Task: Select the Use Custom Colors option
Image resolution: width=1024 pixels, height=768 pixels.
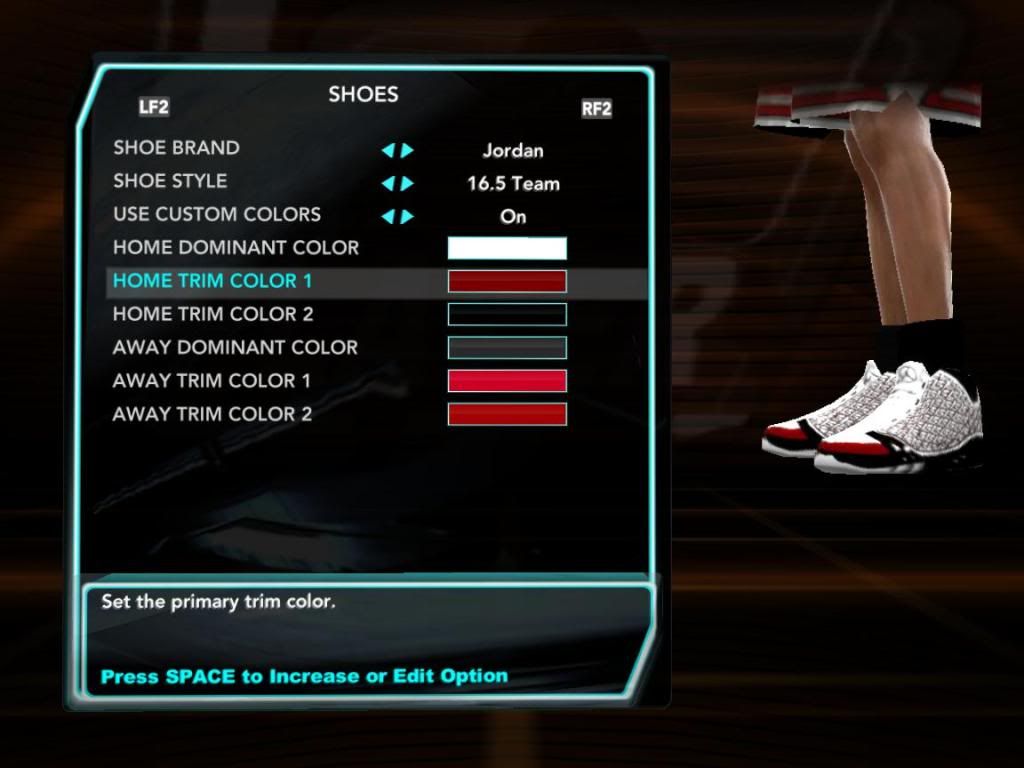Action: (x=217, y=214)
